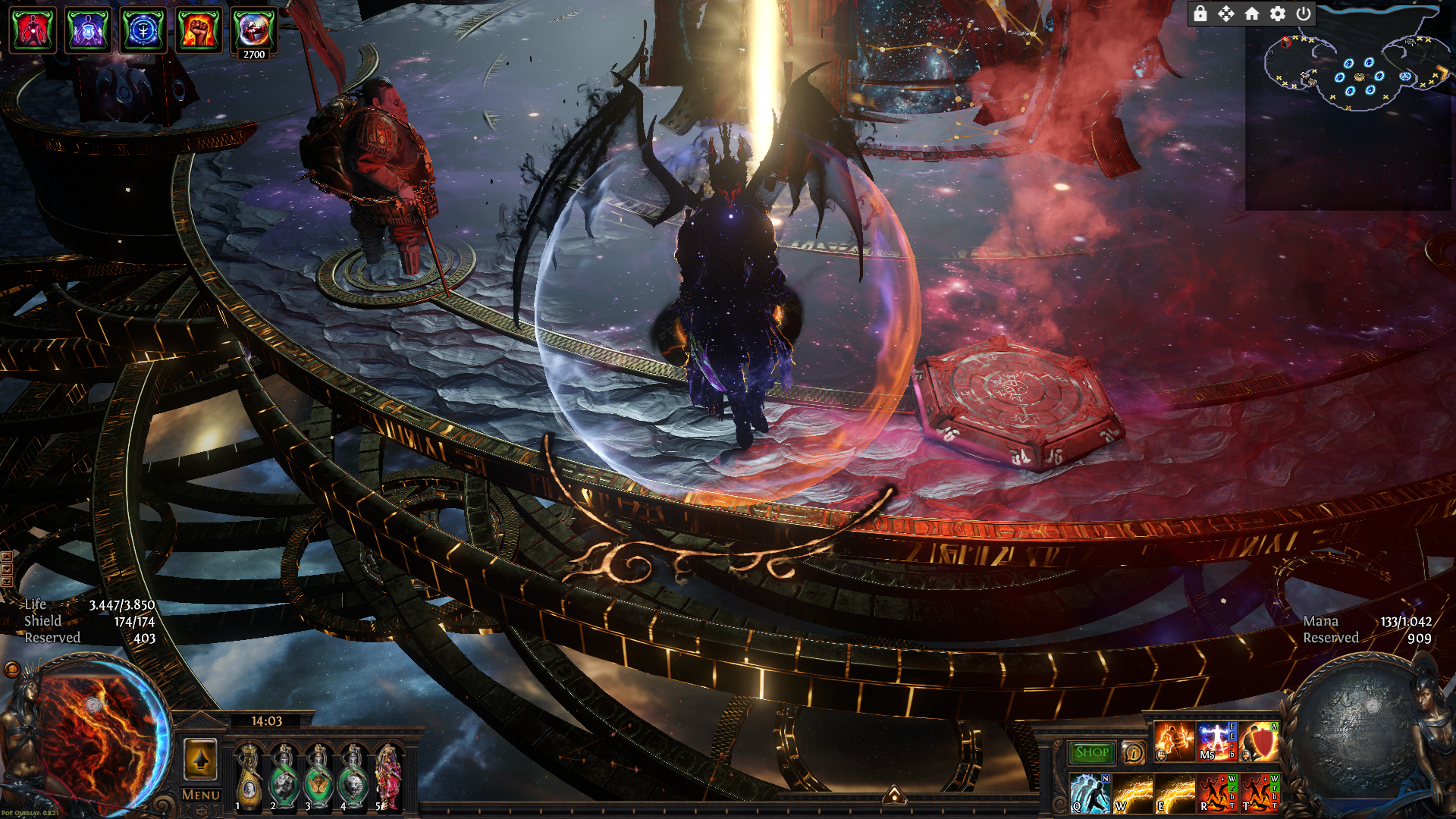Select the flaming figure skill icon
This screenshot has width=1456, height=819.
pos(1174,741)
